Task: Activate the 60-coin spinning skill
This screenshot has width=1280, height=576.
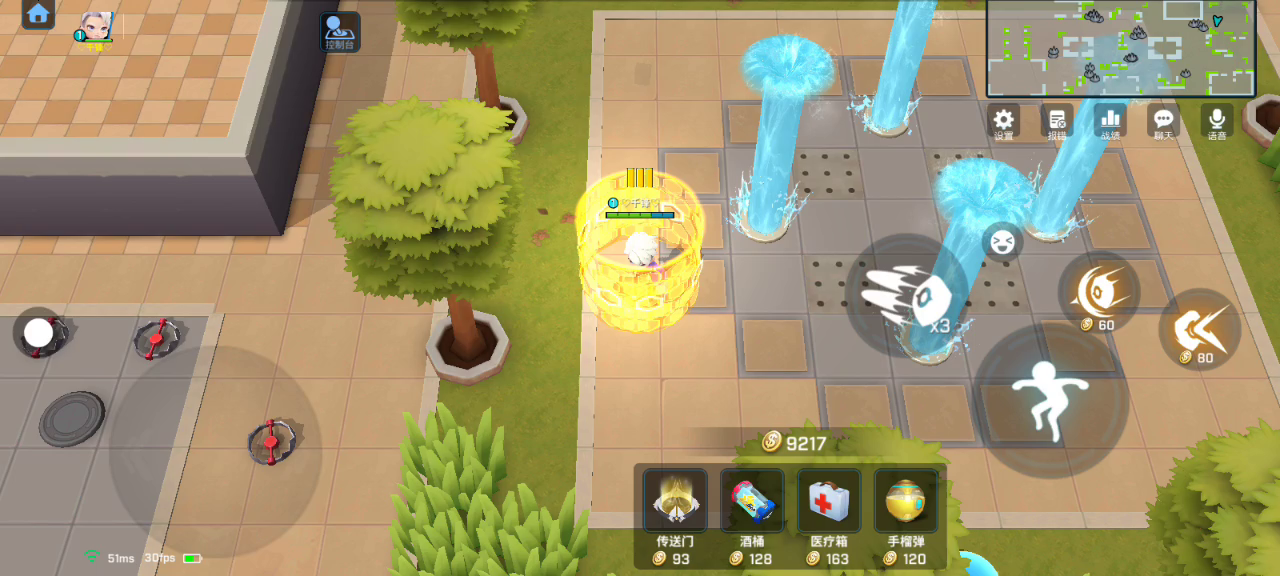Action: (x=1099, y=291)
